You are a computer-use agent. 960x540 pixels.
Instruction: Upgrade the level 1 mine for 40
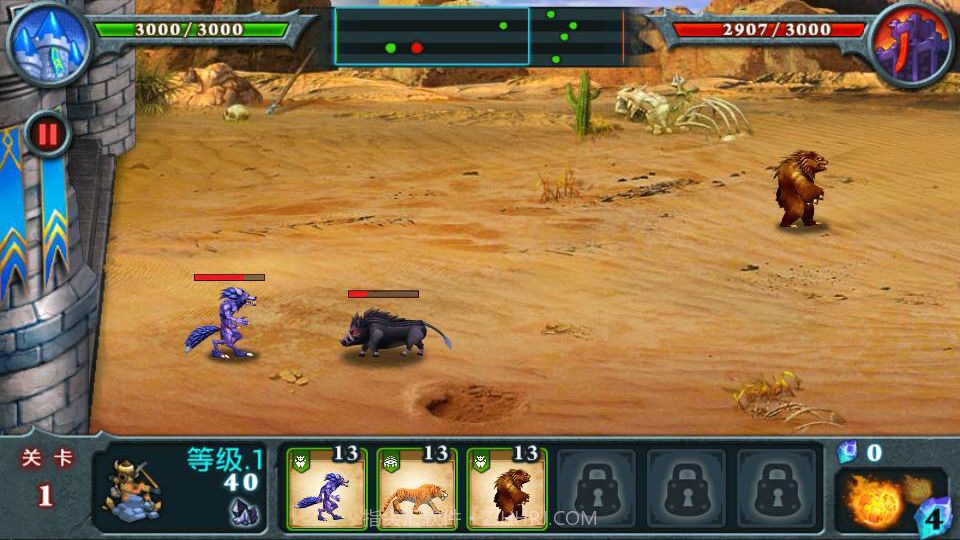click(x=180, y=488)
